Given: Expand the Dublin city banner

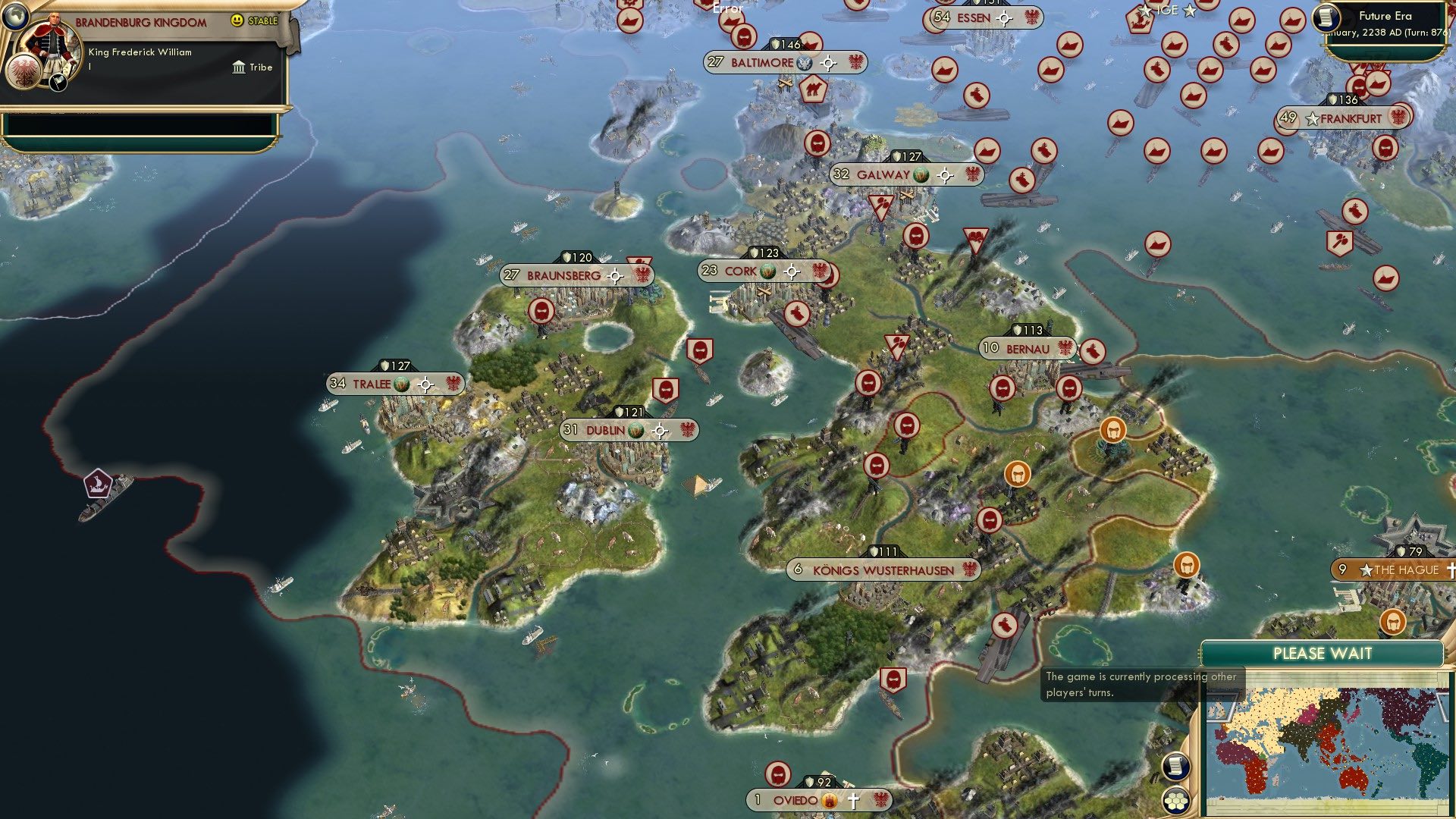Looking at the screenshot, I should point(607,429).
